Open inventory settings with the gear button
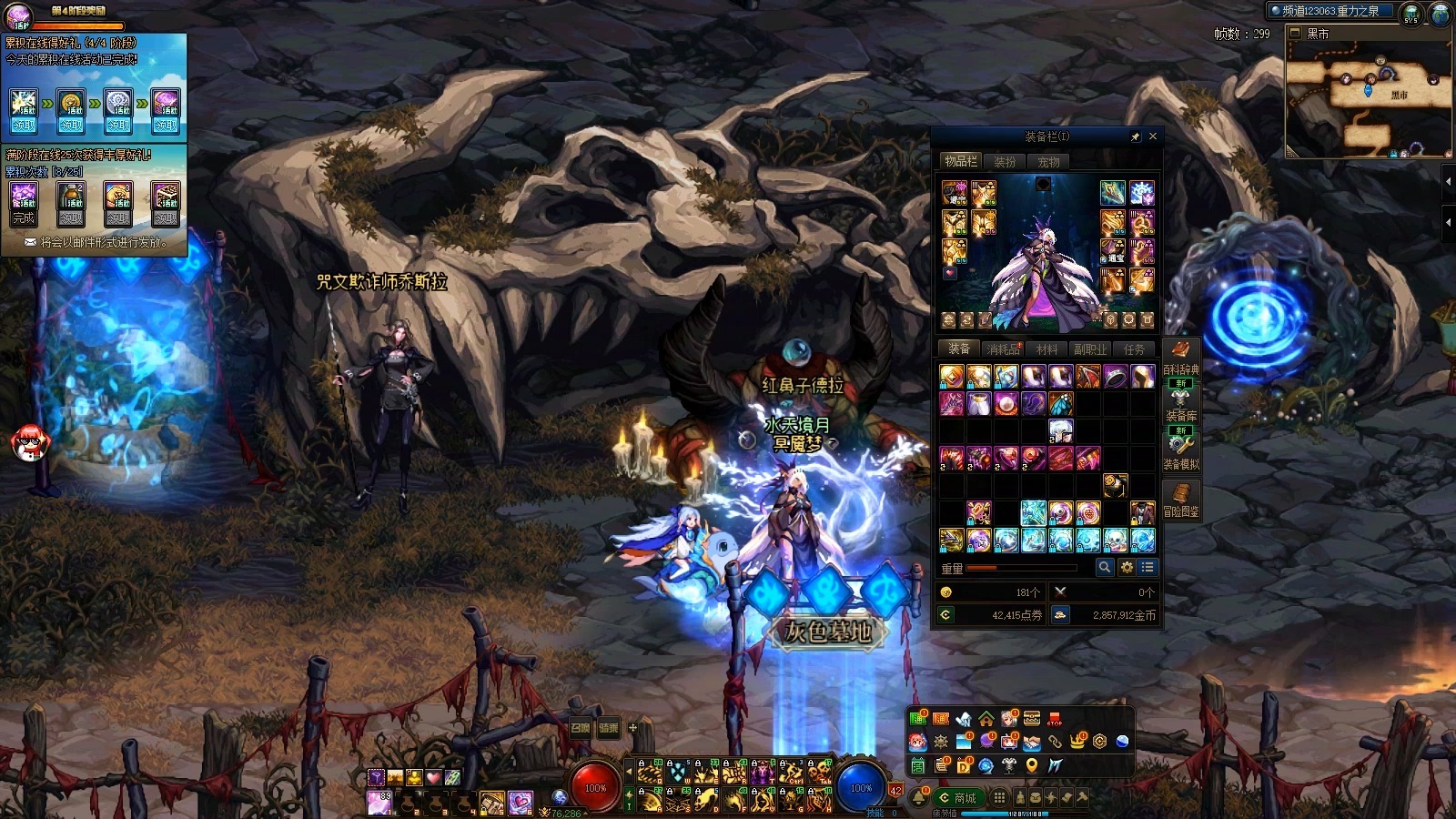The image size is (1456, 819). (1127, 567)
